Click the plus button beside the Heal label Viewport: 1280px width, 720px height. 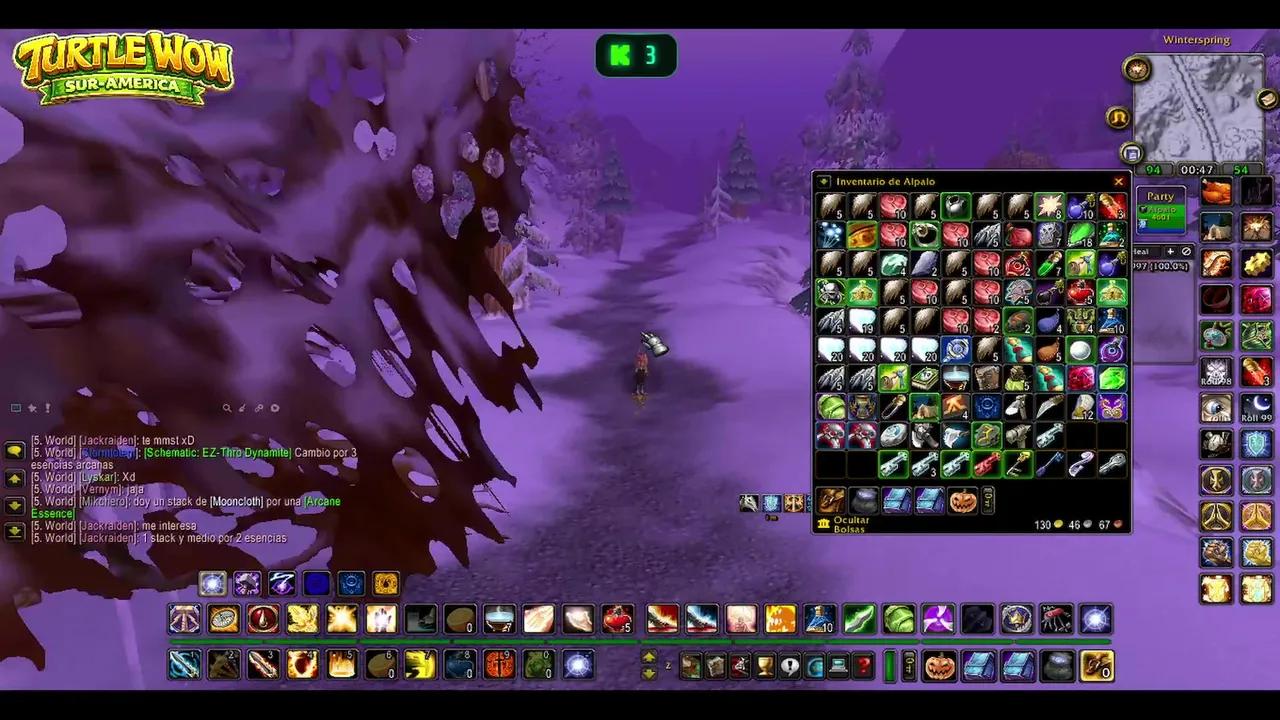(1170, 251)
